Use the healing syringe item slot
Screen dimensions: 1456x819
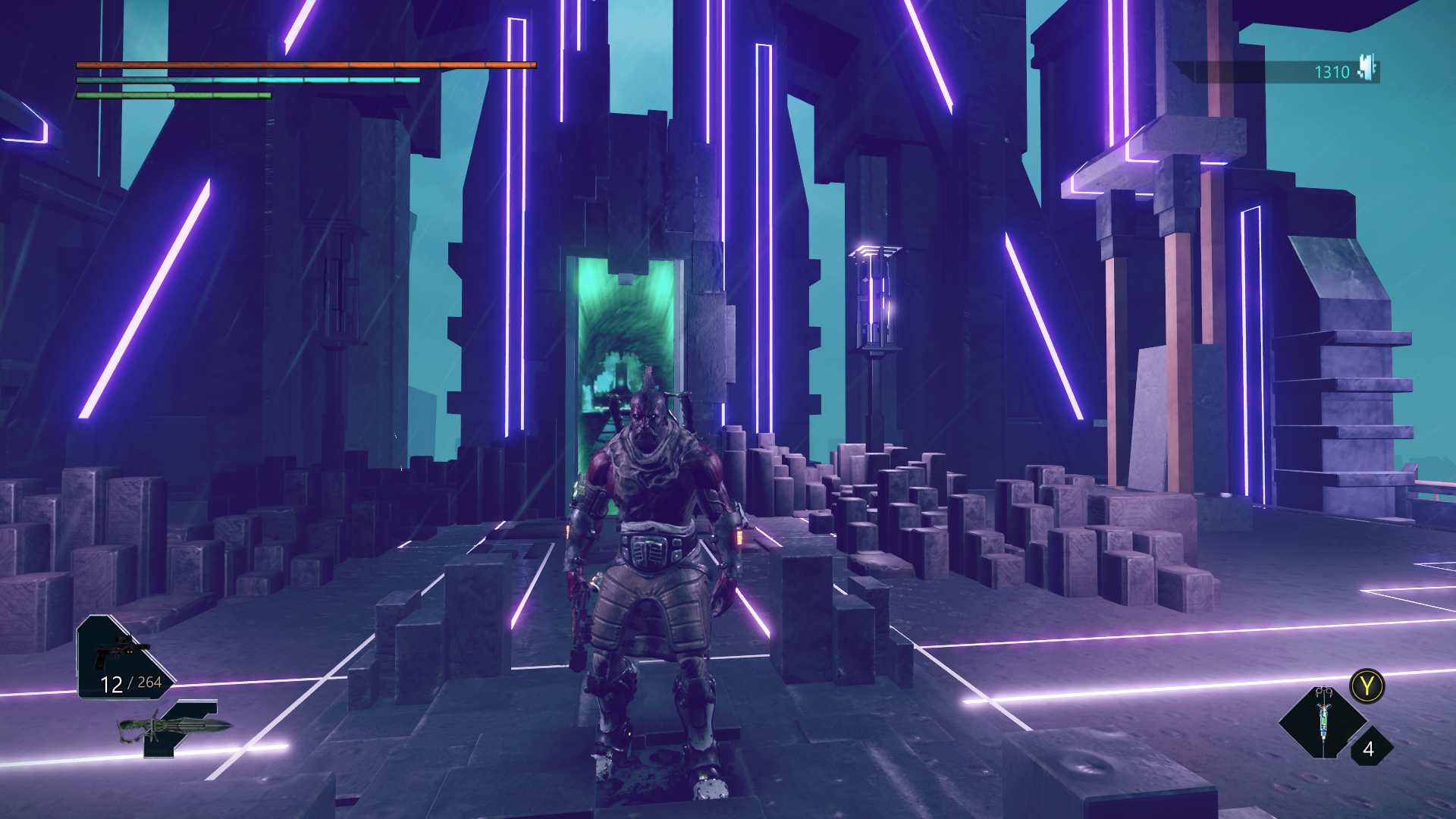click(x=1323, y=721)
